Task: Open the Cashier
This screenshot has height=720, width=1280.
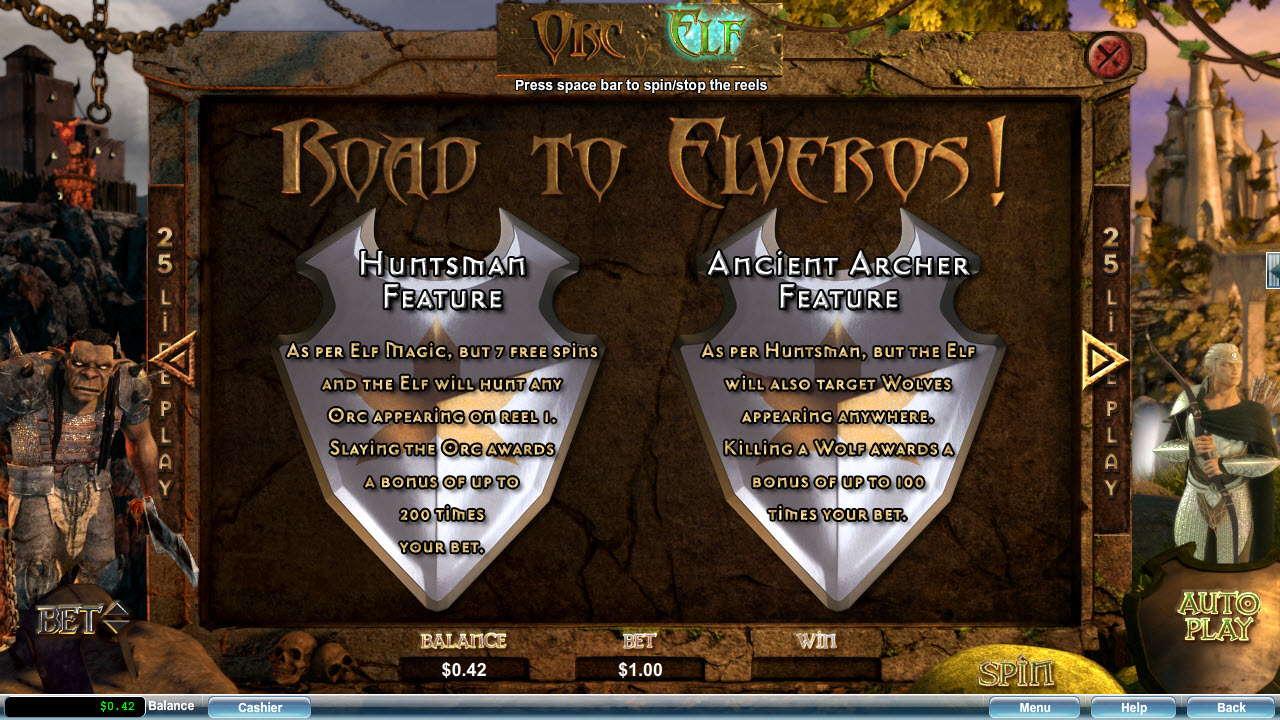Action: pyautogui.click(x=260, y=708)
